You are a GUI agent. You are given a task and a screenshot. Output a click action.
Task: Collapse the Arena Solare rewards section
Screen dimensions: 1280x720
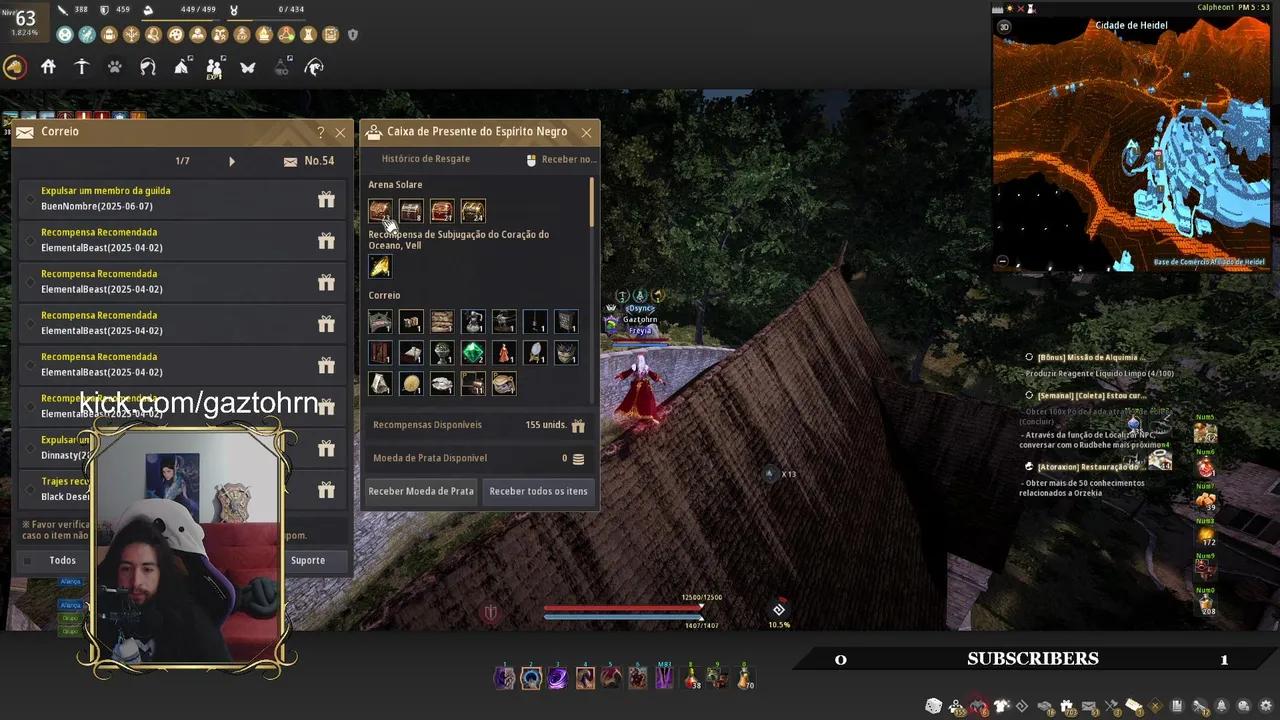coord(395,184)
